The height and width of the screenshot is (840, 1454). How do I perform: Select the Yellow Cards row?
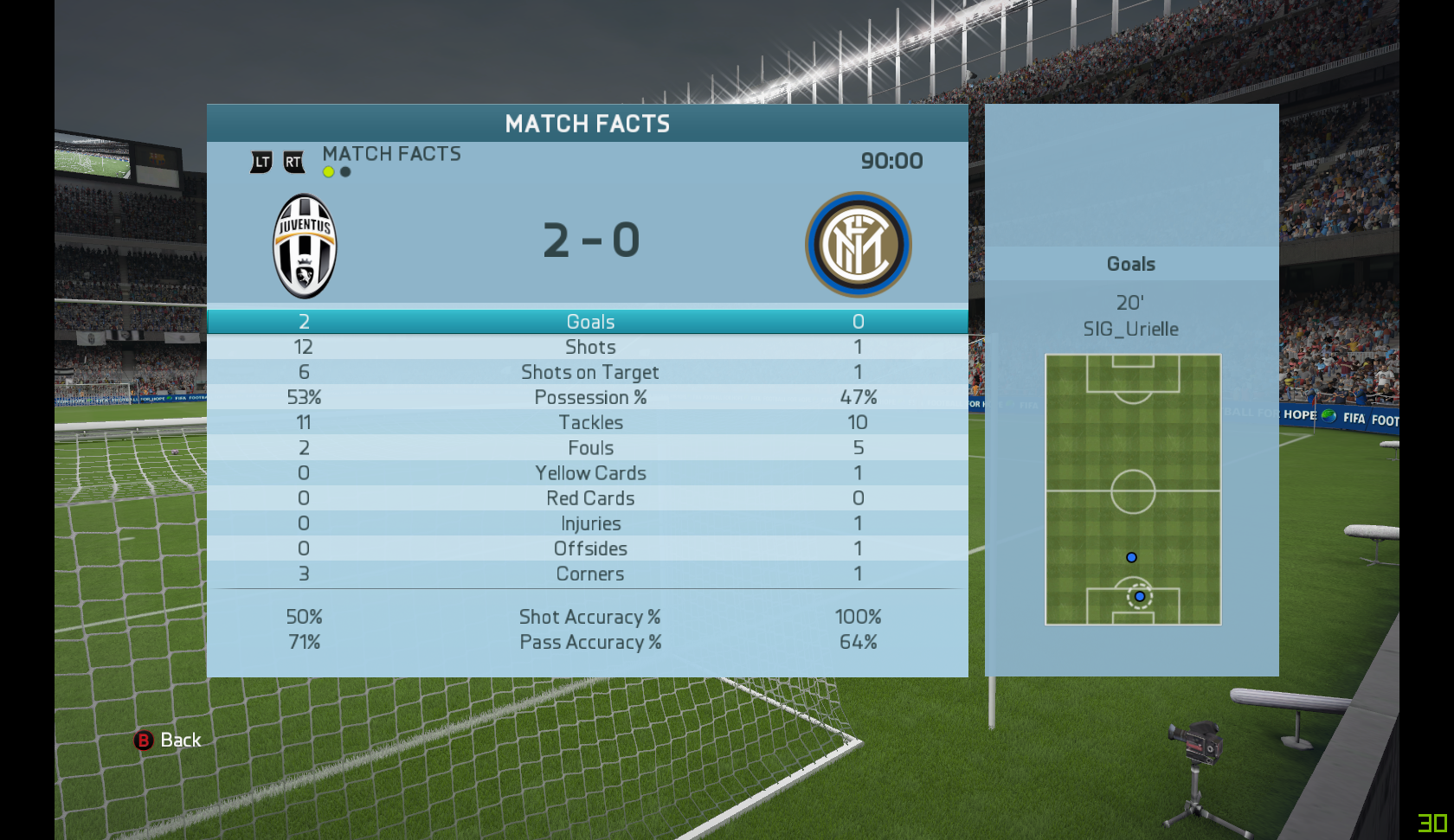tap(589, 473)
